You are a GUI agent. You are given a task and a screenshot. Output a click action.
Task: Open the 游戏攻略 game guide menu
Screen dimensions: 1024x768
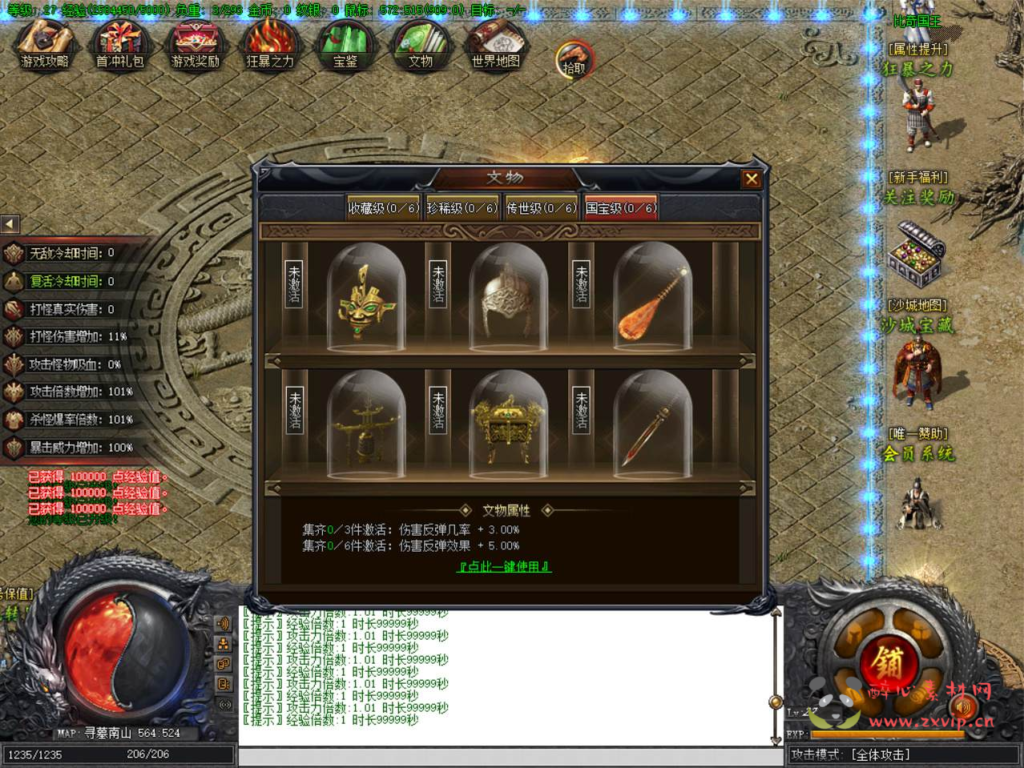tap(45, 43)
